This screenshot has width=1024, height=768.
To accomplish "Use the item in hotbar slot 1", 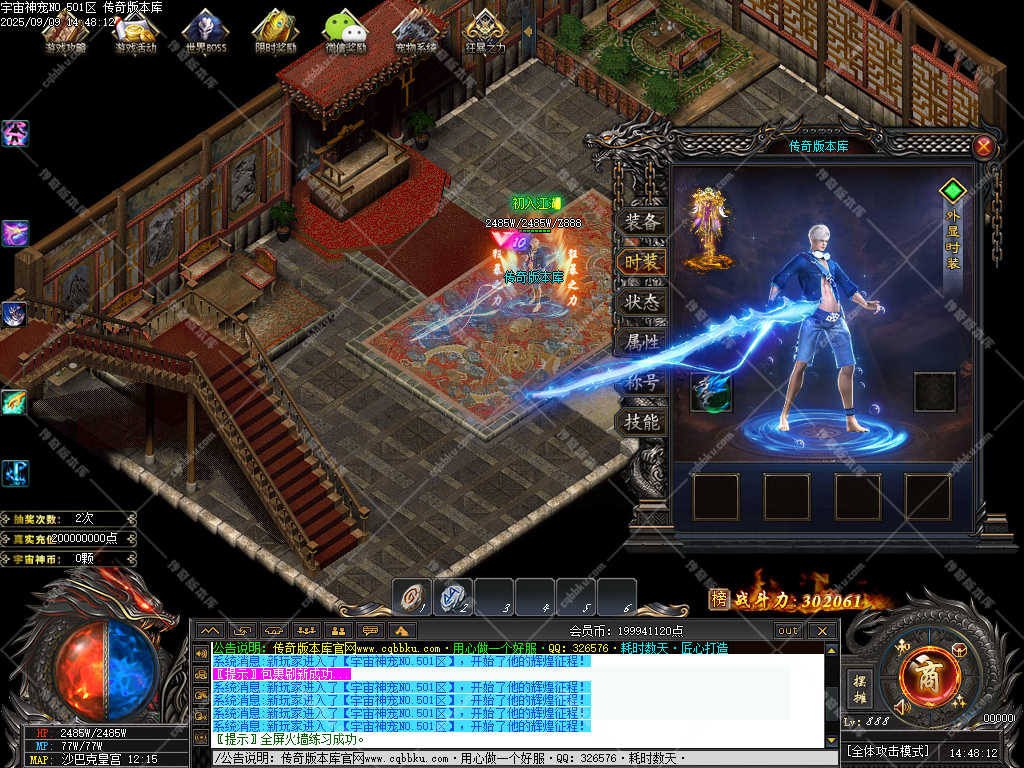I will (x=412, y=597).
